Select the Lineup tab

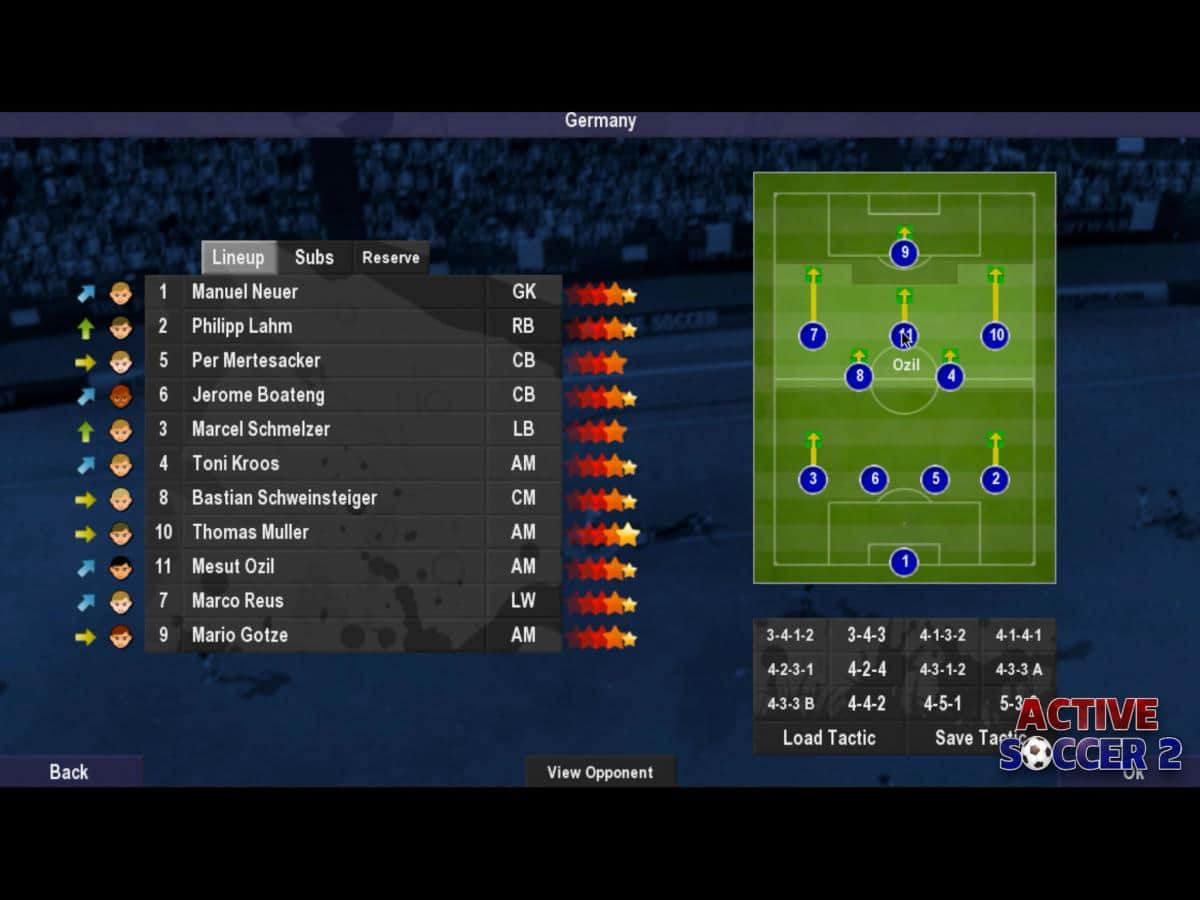point(238,258)
